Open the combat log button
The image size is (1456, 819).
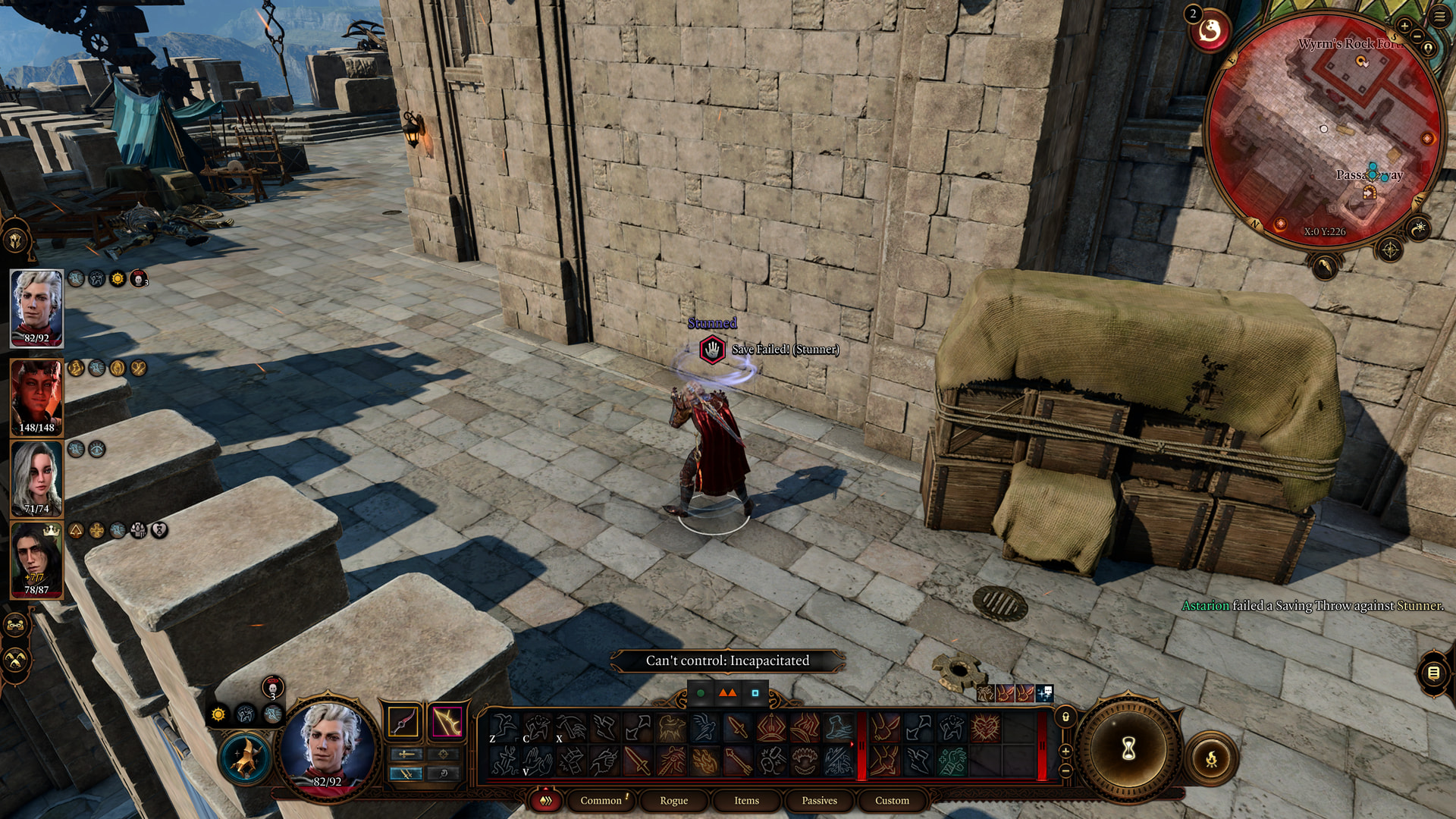pyautogui.click(x=1432, y=673)
